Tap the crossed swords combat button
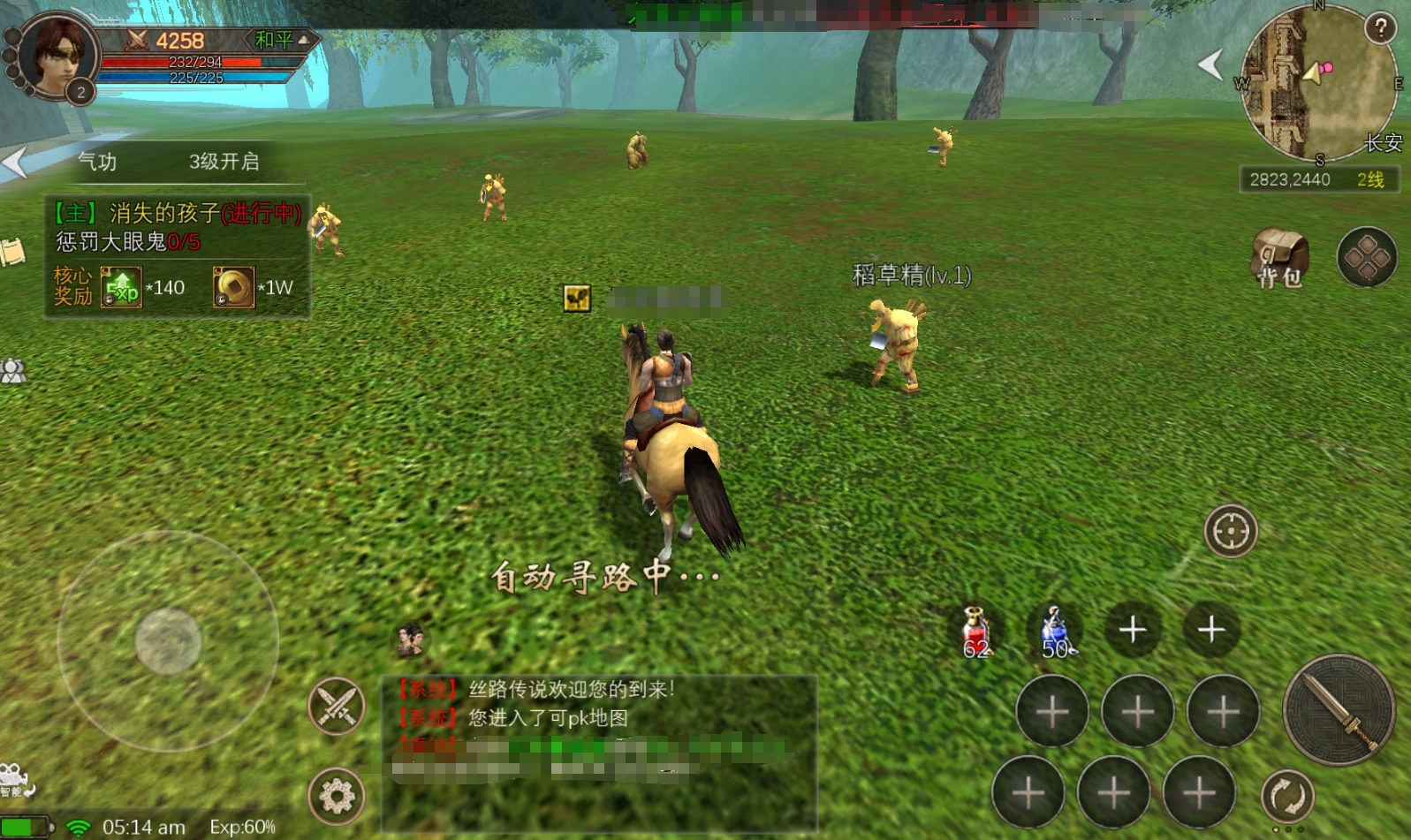 (x=337, y=706)
